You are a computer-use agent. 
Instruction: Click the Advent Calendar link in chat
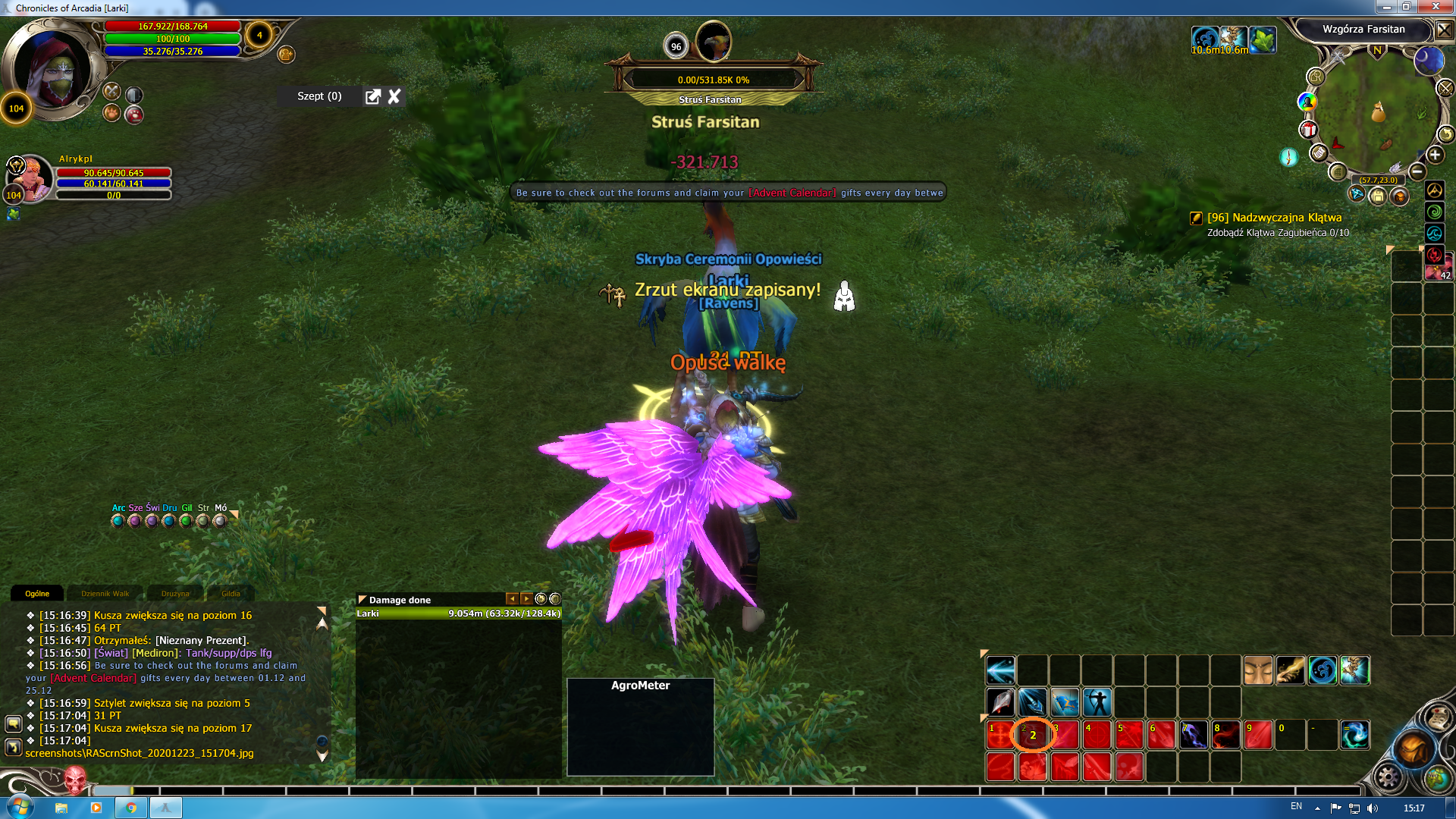(93, 678)
